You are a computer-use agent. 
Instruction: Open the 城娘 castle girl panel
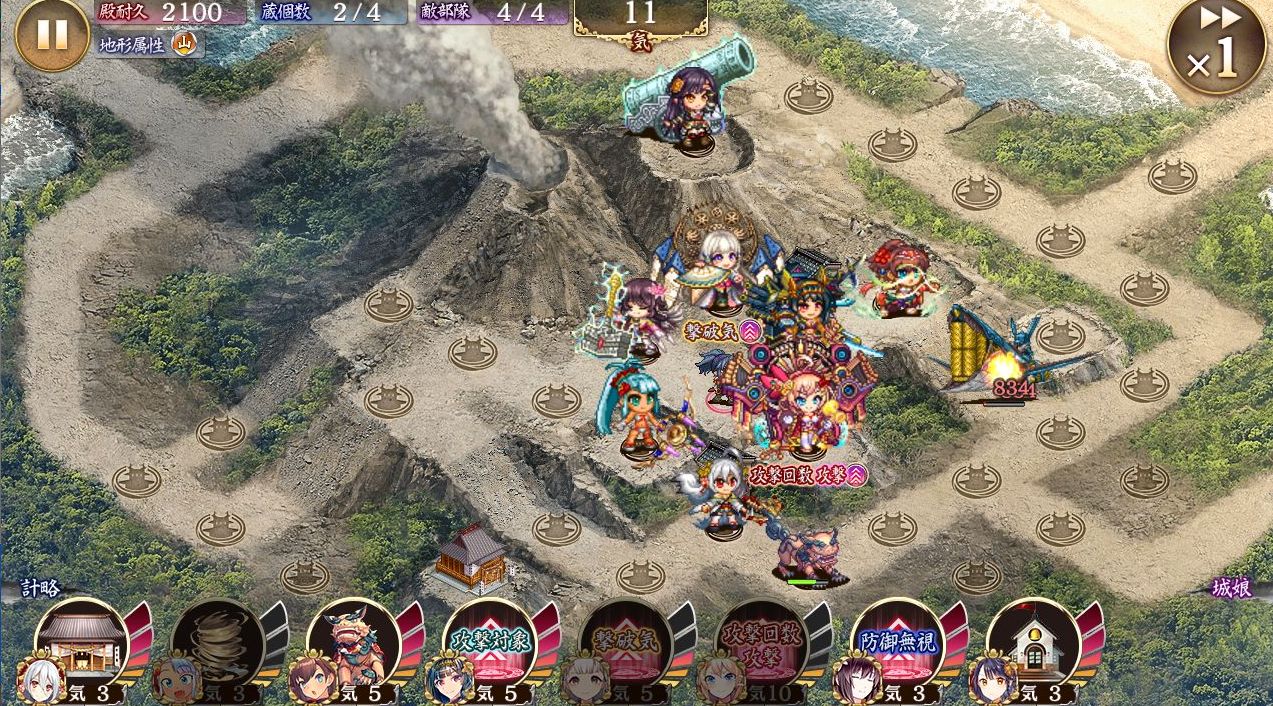click(x=1230, y=588)
